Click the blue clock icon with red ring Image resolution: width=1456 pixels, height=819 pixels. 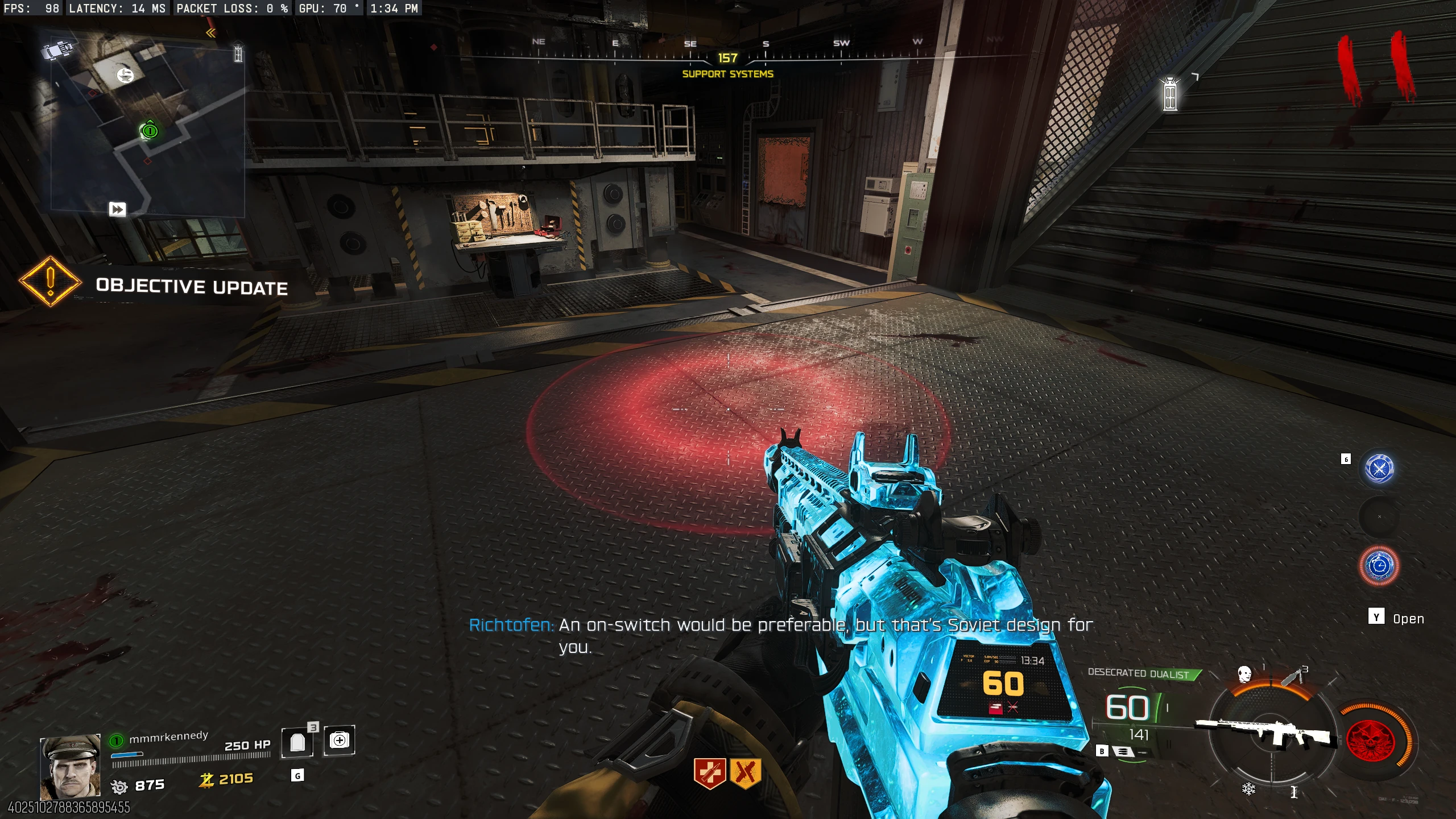point(1379,566)
